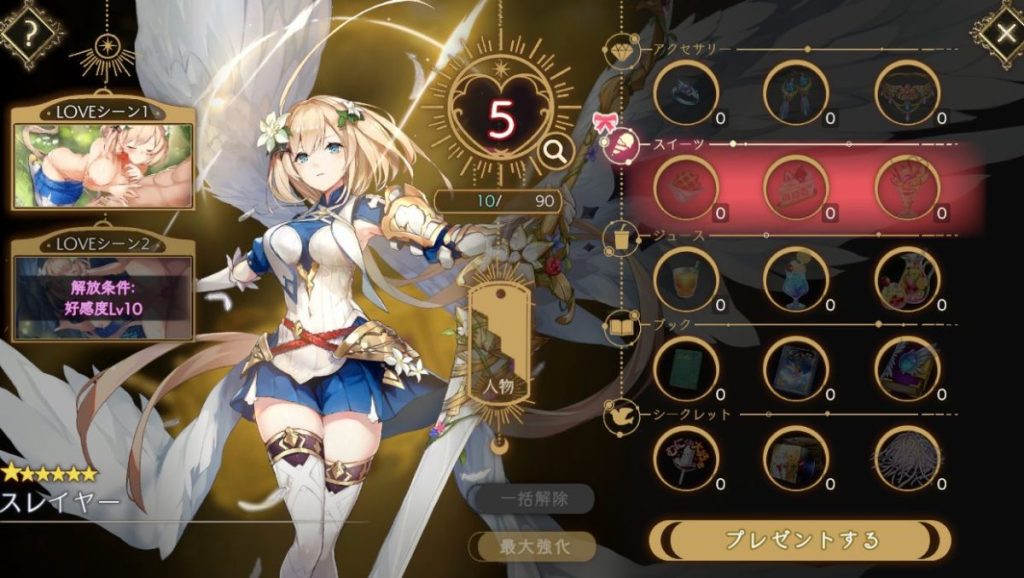The width and height of the screenshot is (1024, 578).
Task: Select the necklace accessory gift
Action: point(907,93)
